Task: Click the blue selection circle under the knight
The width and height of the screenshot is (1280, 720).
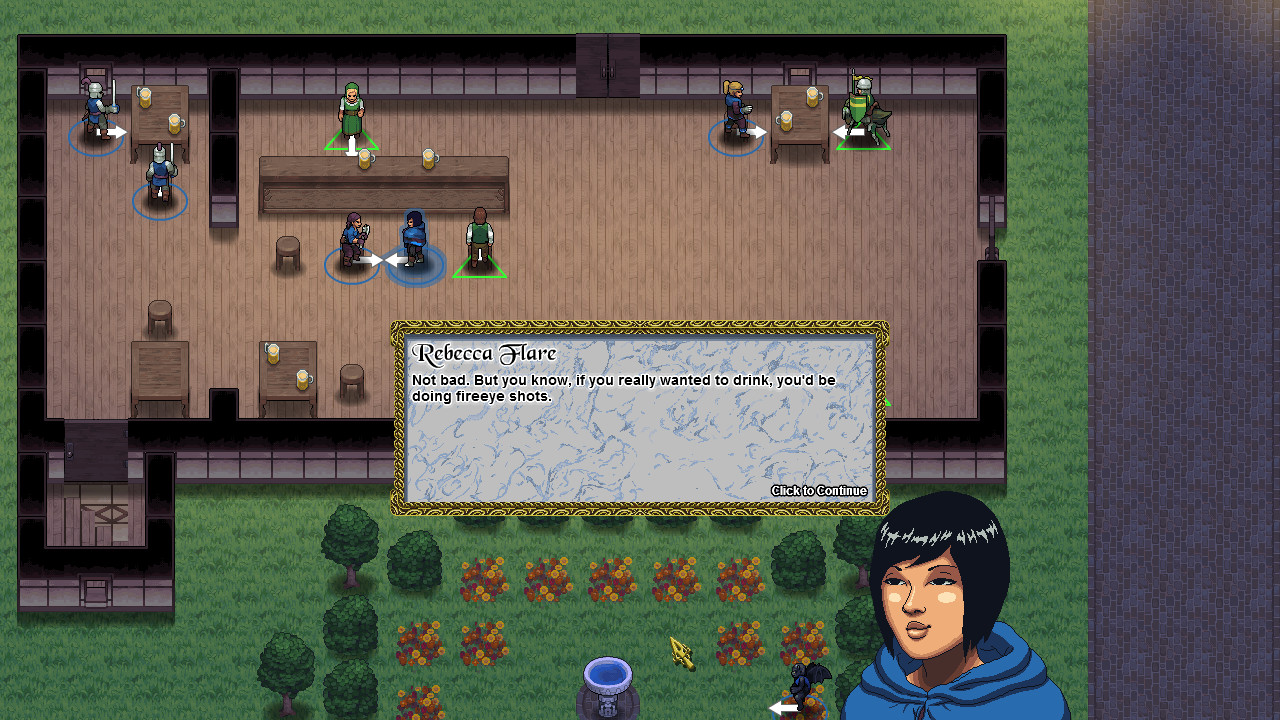Action: [x=97, y=140]
